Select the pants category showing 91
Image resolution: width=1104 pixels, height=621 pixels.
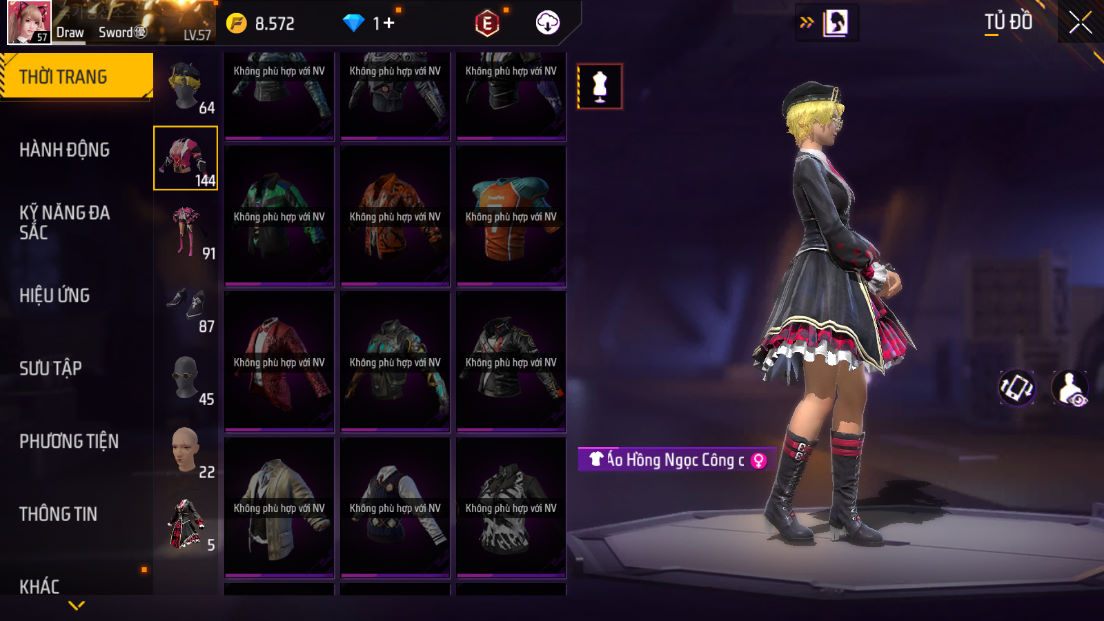[186, 232]
